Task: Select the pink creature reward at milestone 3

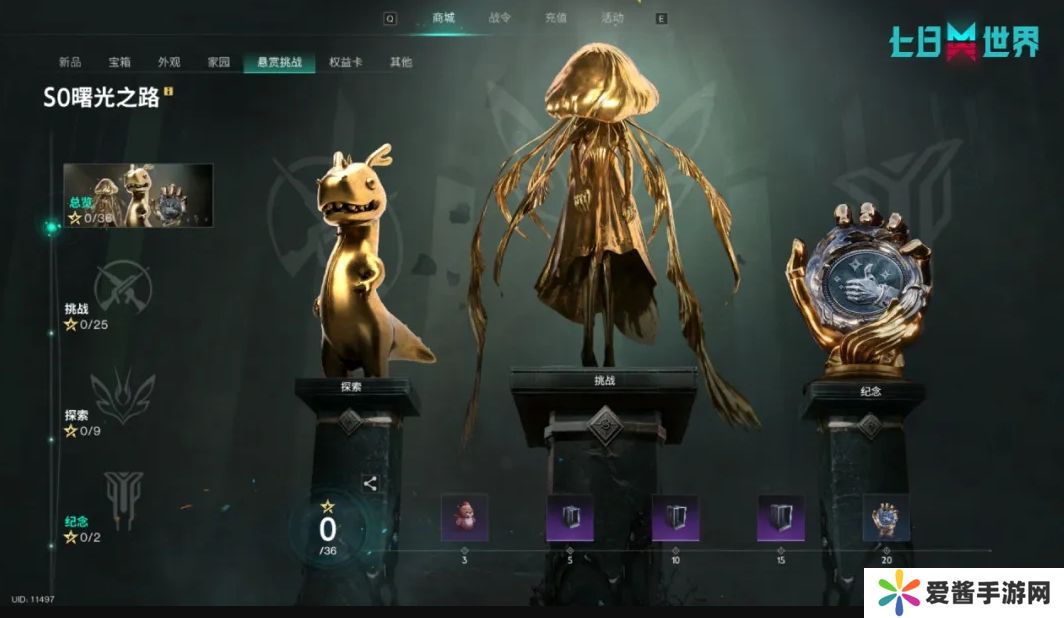Action: (x=465, y=518)
